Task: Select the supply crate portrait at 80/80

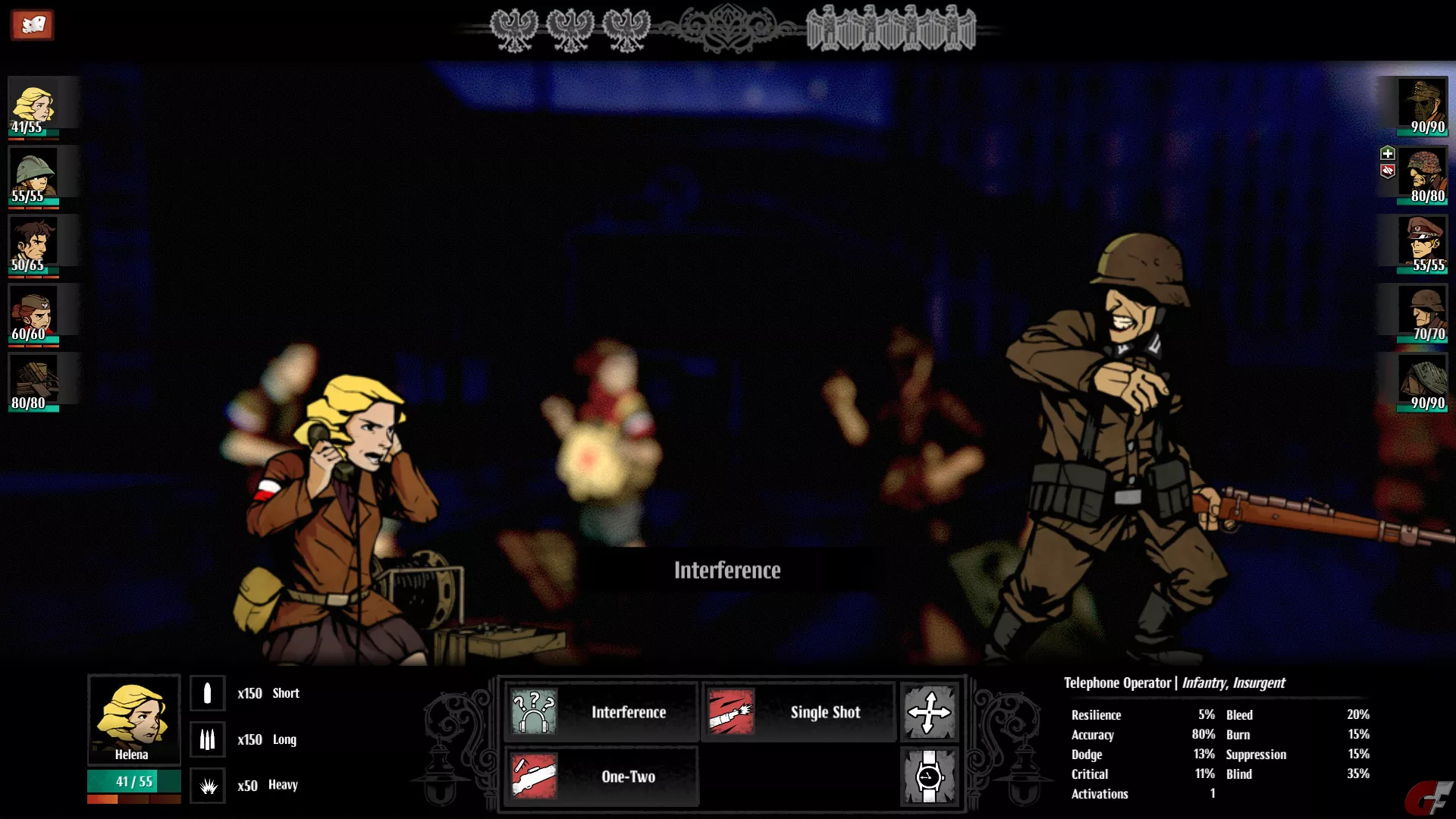Action: click(x=33, y=383)
